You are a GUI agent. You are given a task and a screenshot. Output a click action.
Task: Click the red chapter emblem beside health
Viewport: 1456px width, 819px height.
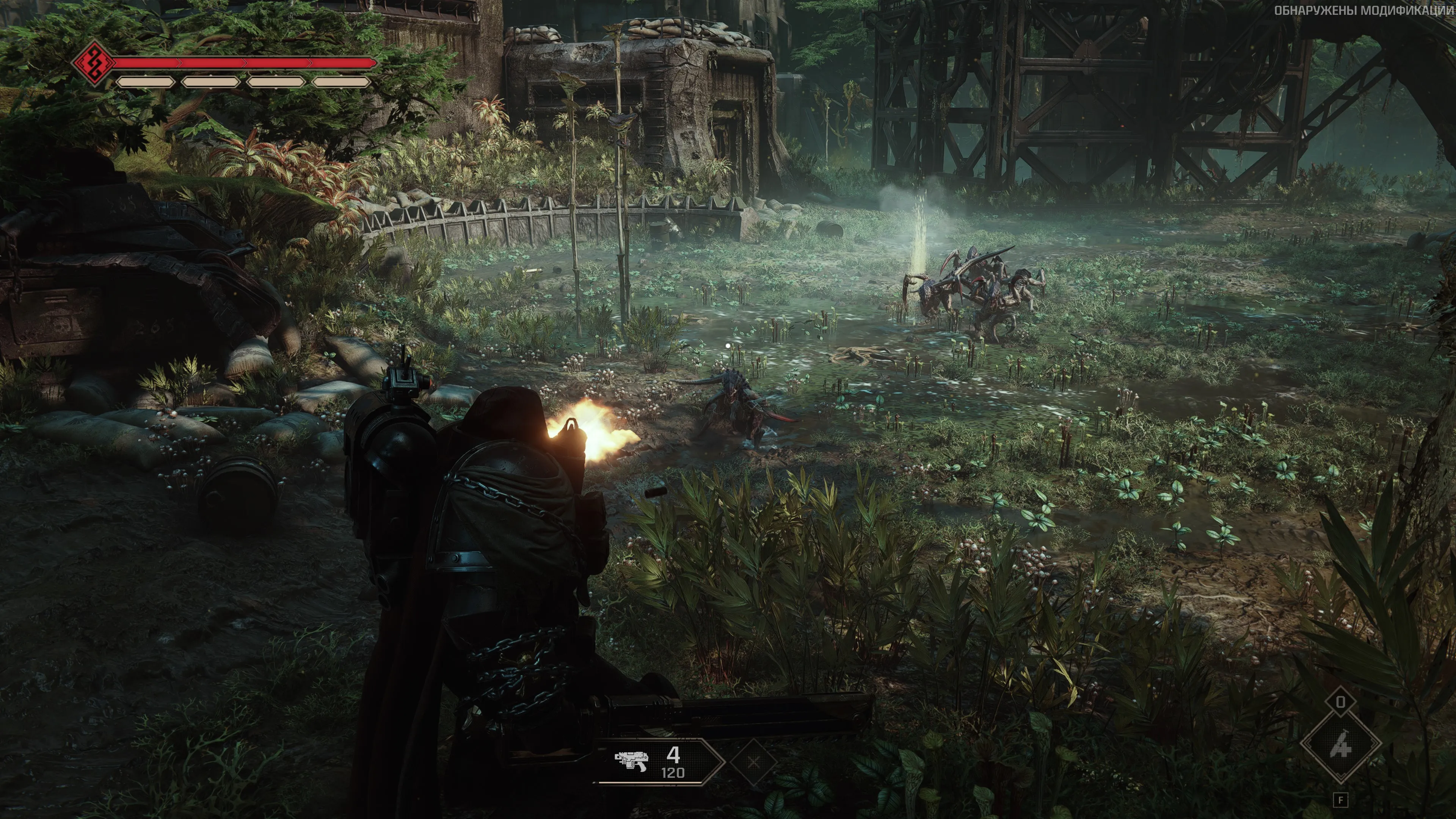[94, 62]
